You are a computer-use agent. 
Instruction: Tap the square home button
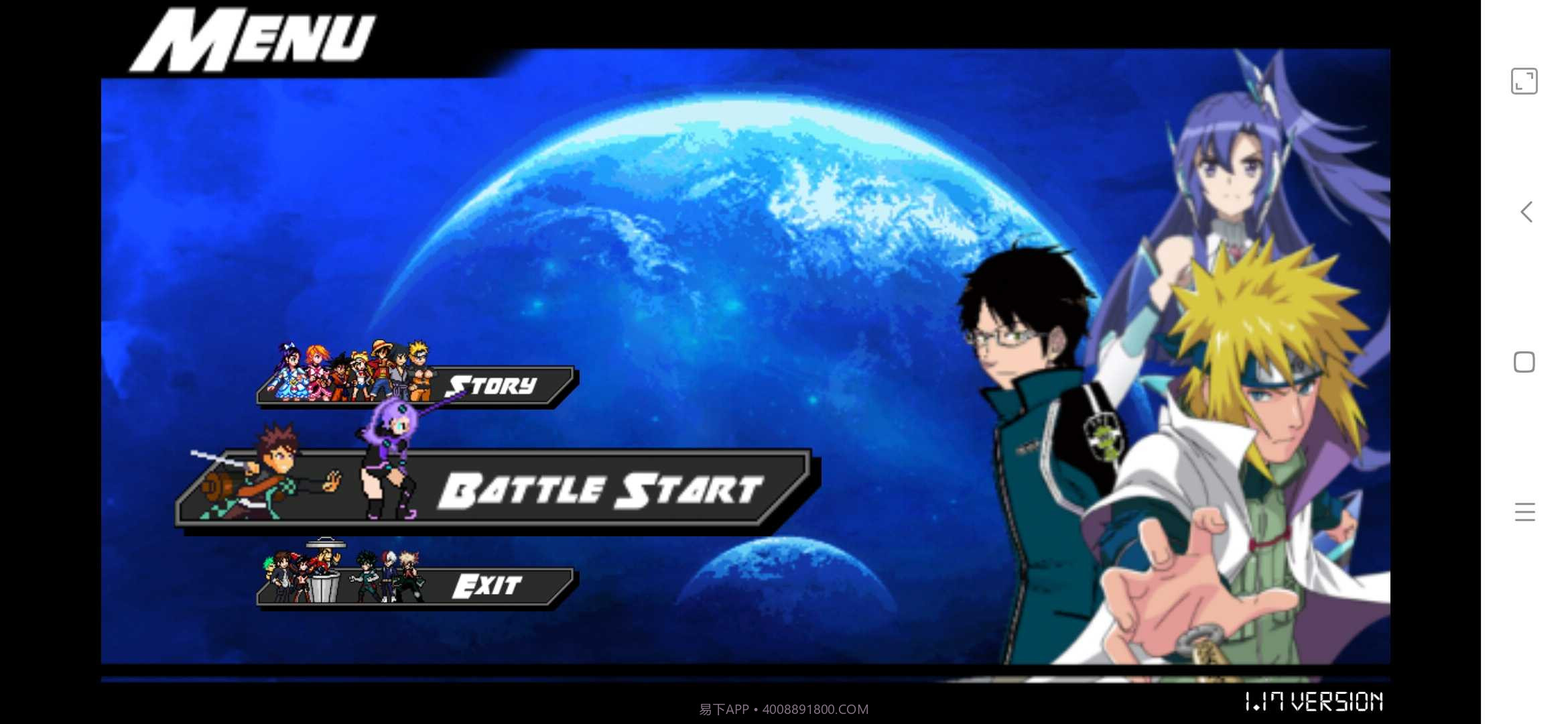pyautogui.click(x=1524, y=362)
